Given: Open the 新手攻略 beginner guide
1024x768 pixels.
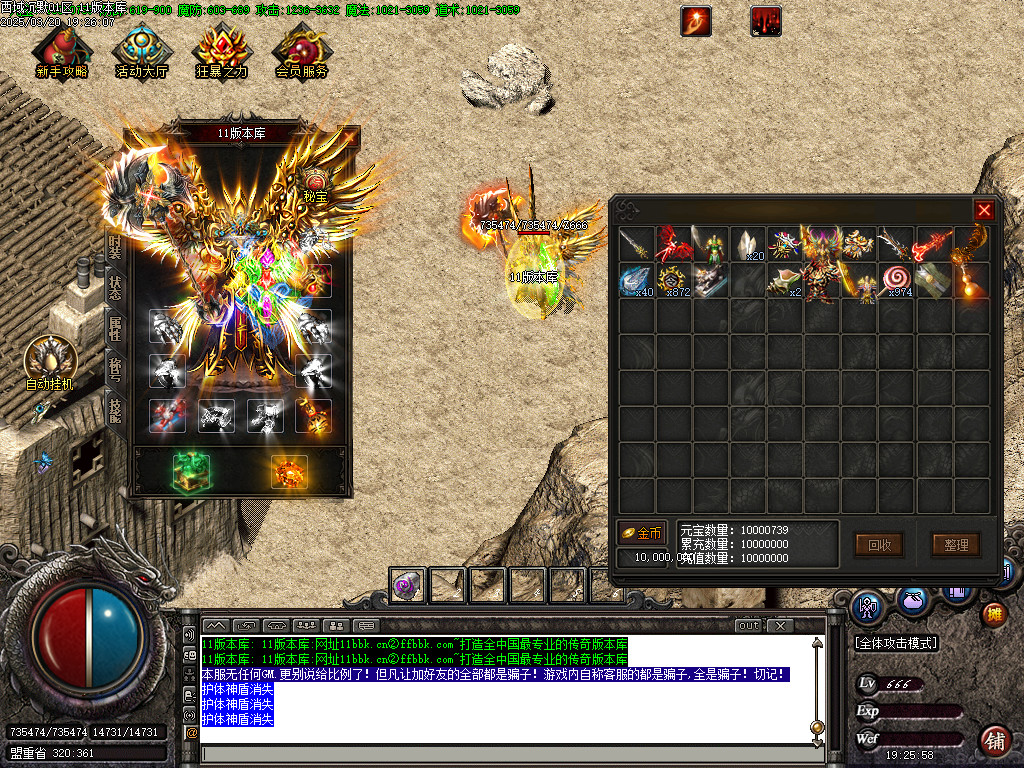Looking at the screenshot, I should coord(61,51).
